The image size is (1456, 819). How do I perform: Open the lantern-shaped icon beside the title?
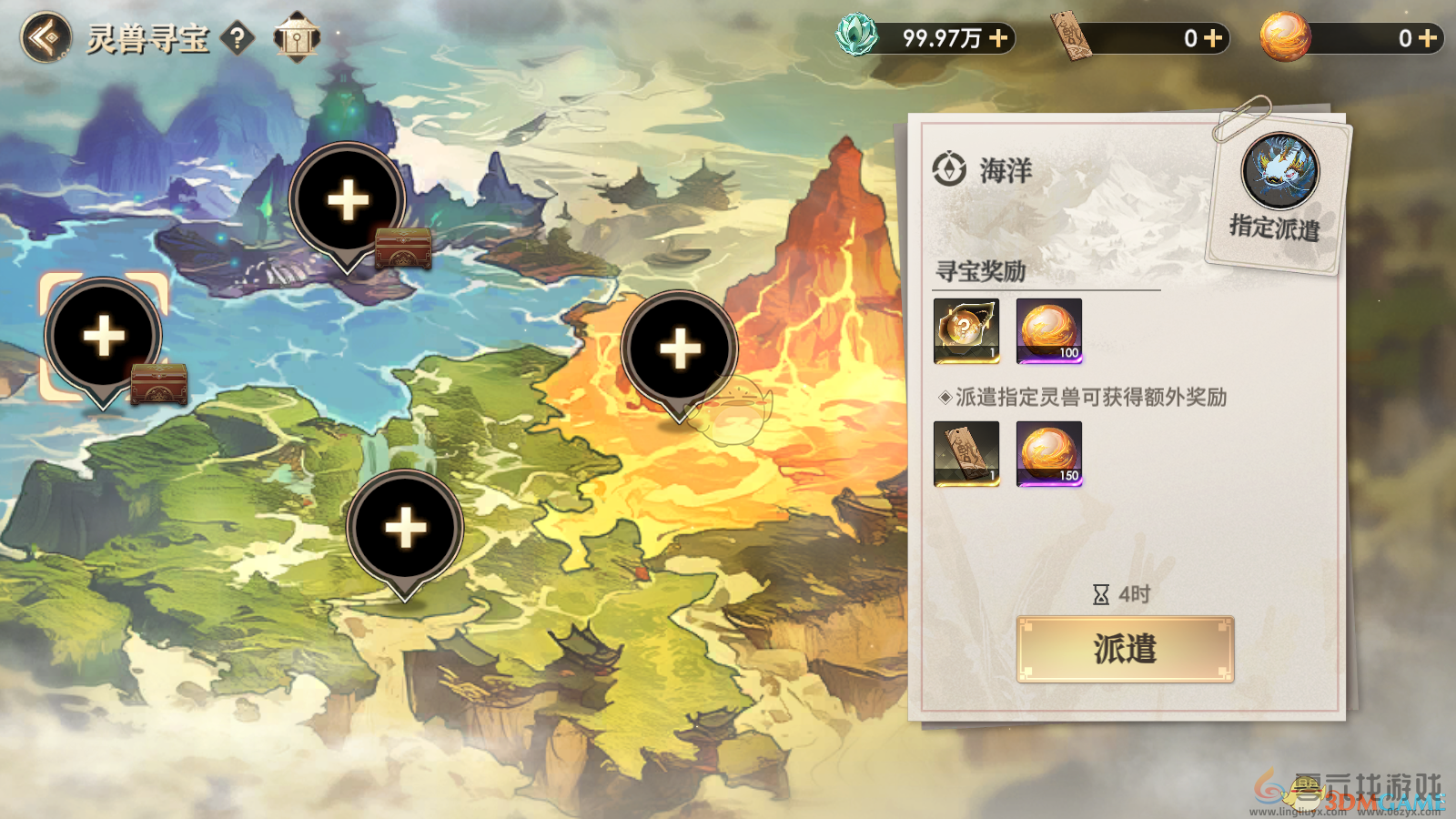click(297, 37)
